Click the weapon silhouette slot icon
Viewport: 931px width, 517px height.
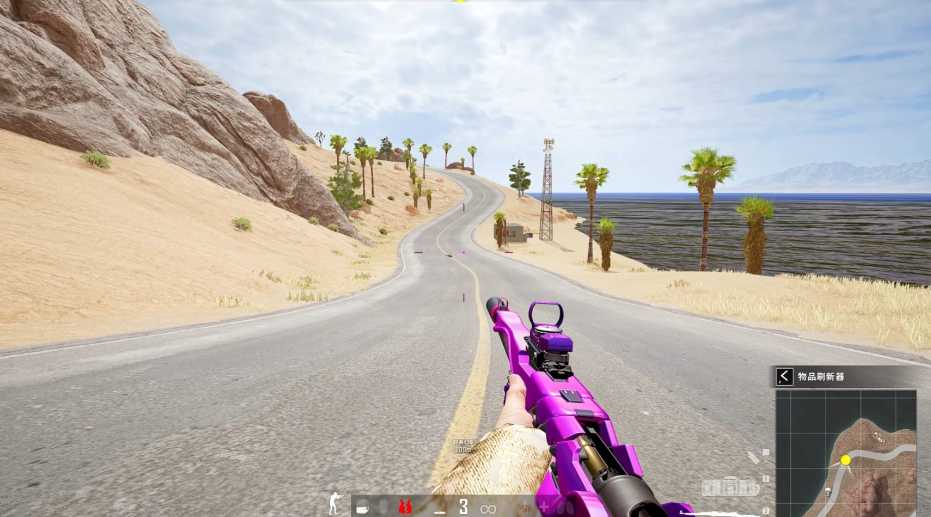[729, 487]
